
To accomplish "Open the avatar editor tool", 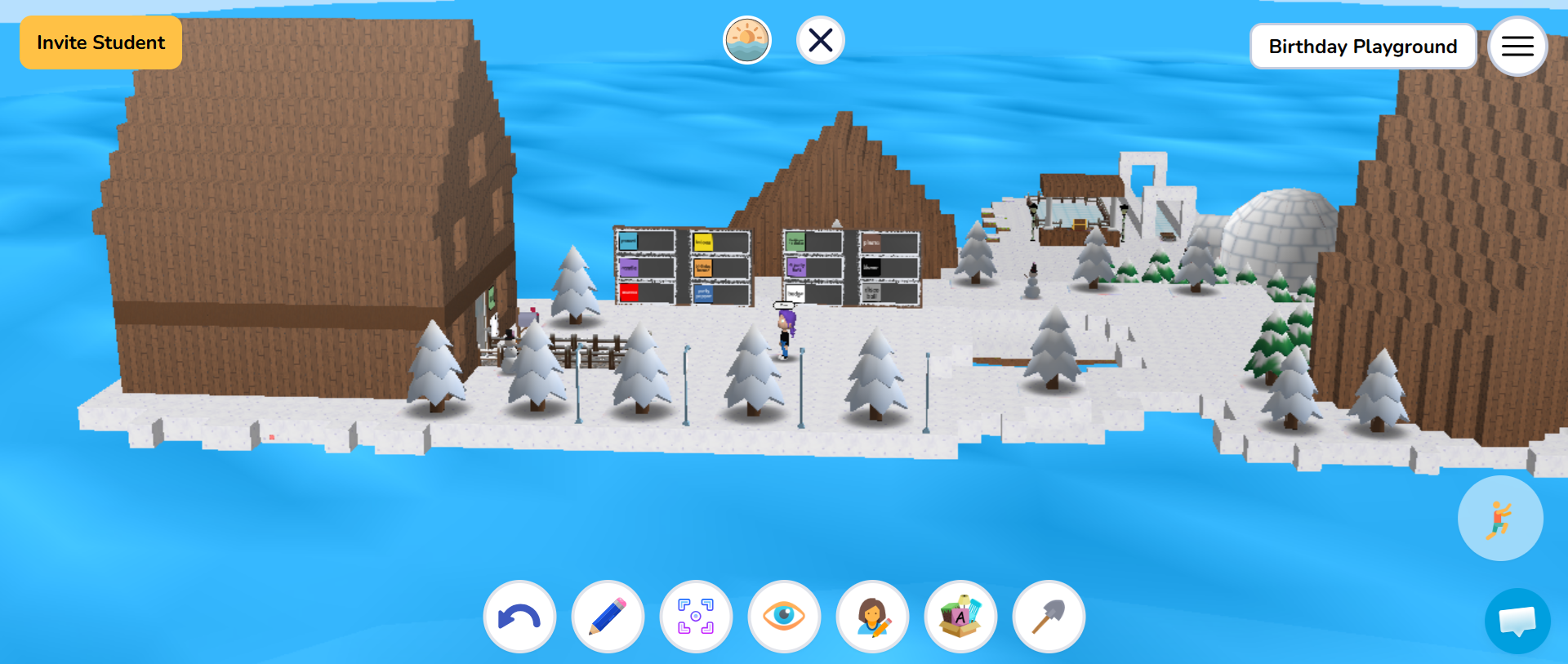I will click(x=872, y=617).
